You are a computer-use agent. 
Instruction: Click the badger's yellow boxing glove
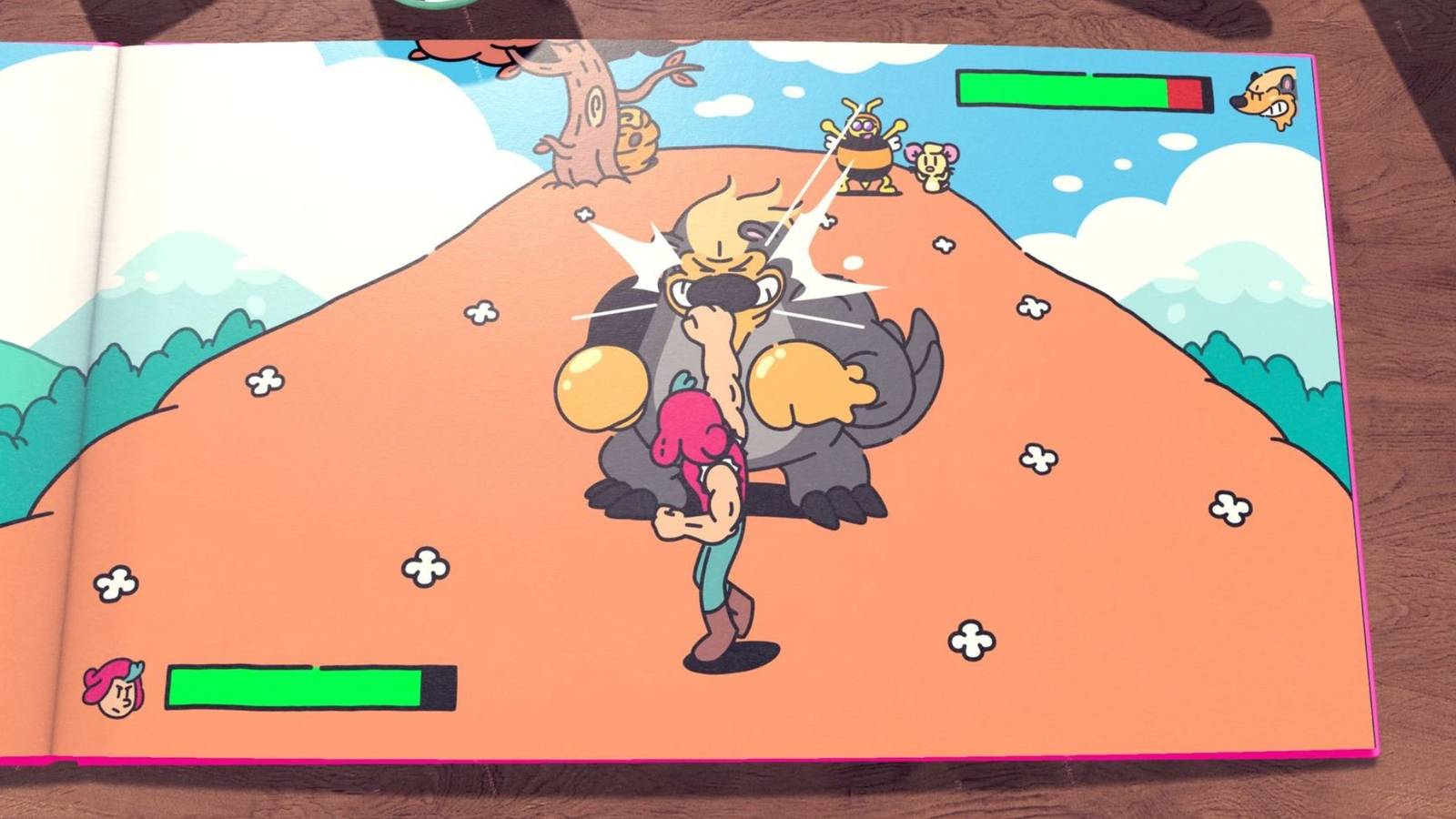pyautogui.click(x=801, y=382)
